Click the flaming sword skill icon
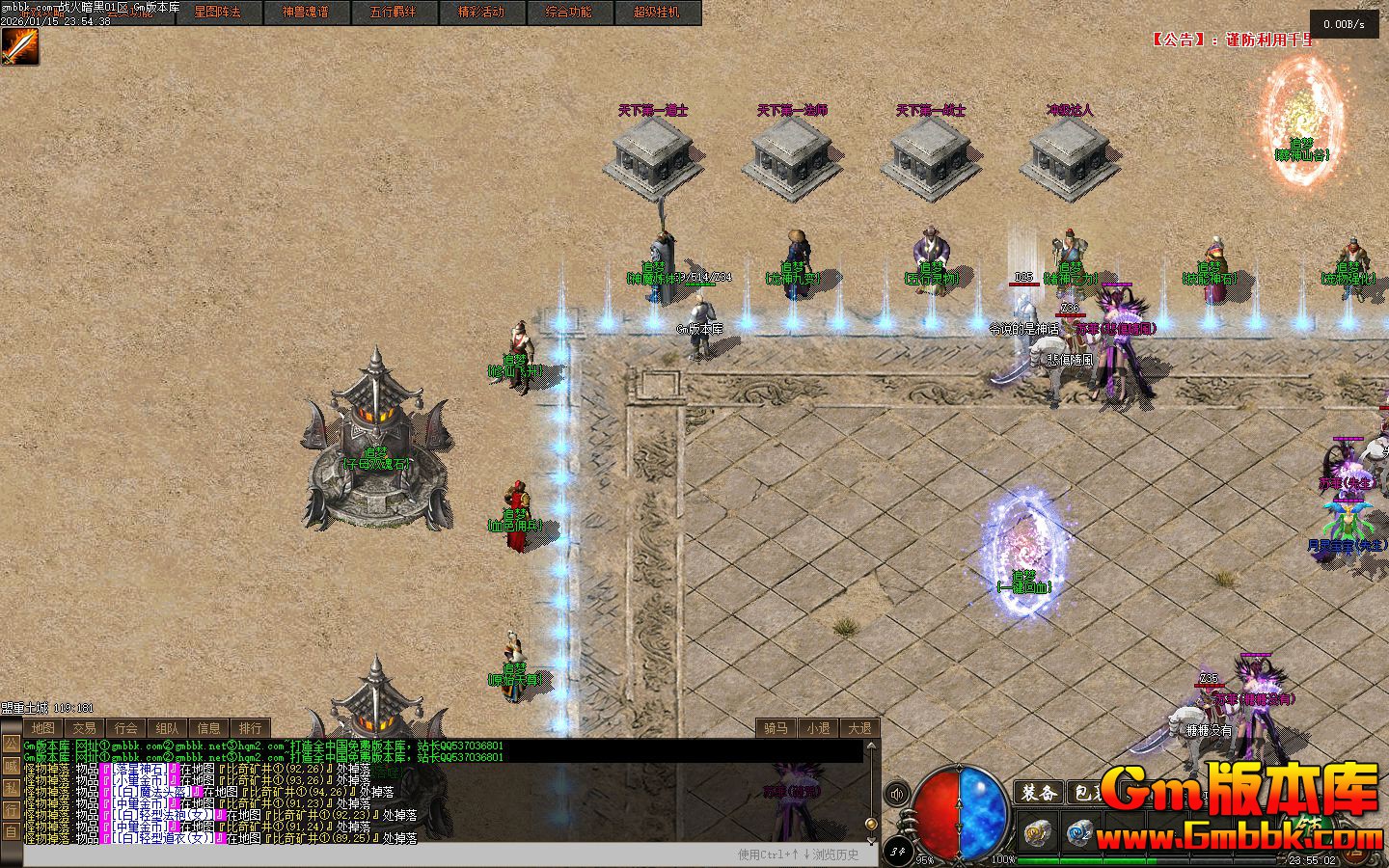 click(19, 46)
